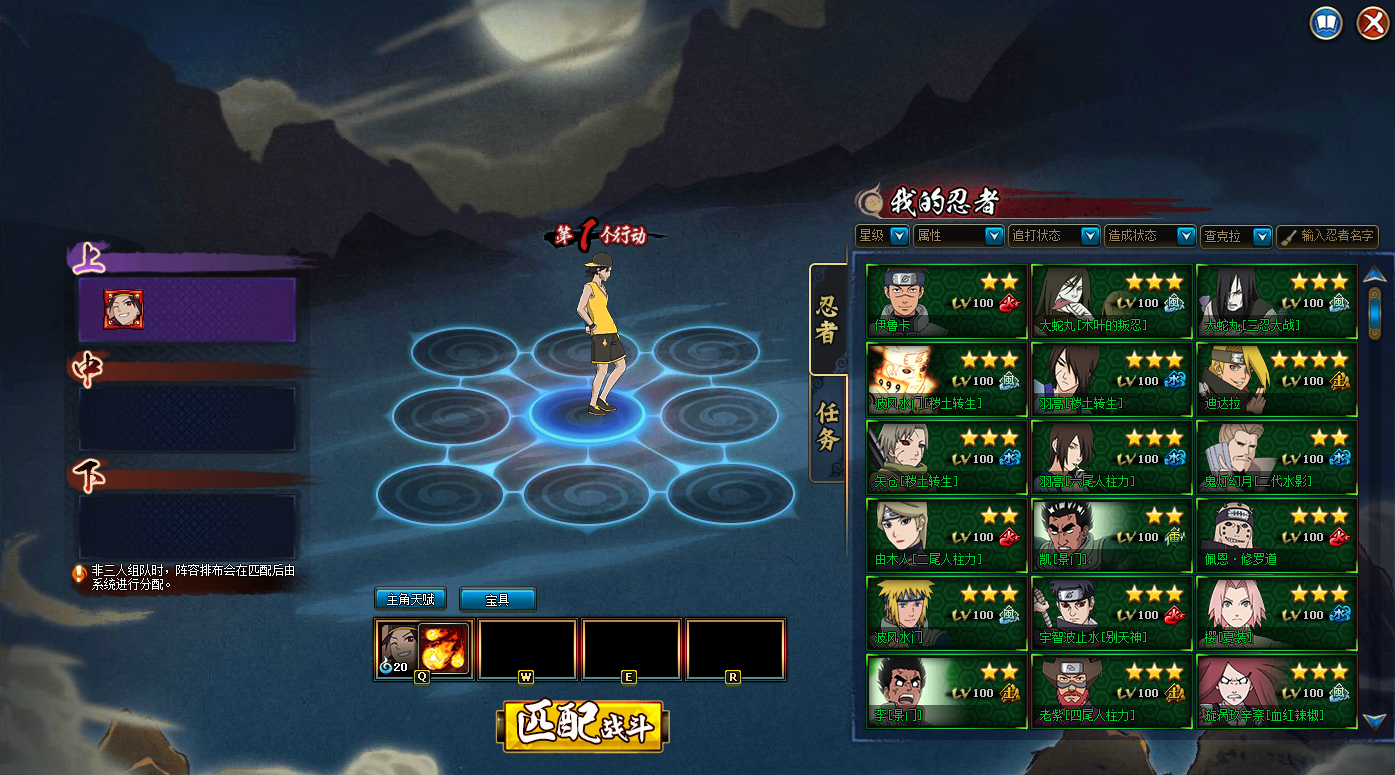
Task: Start the 匹配战斗 matchmaking battle
Action: click(583, 726)
